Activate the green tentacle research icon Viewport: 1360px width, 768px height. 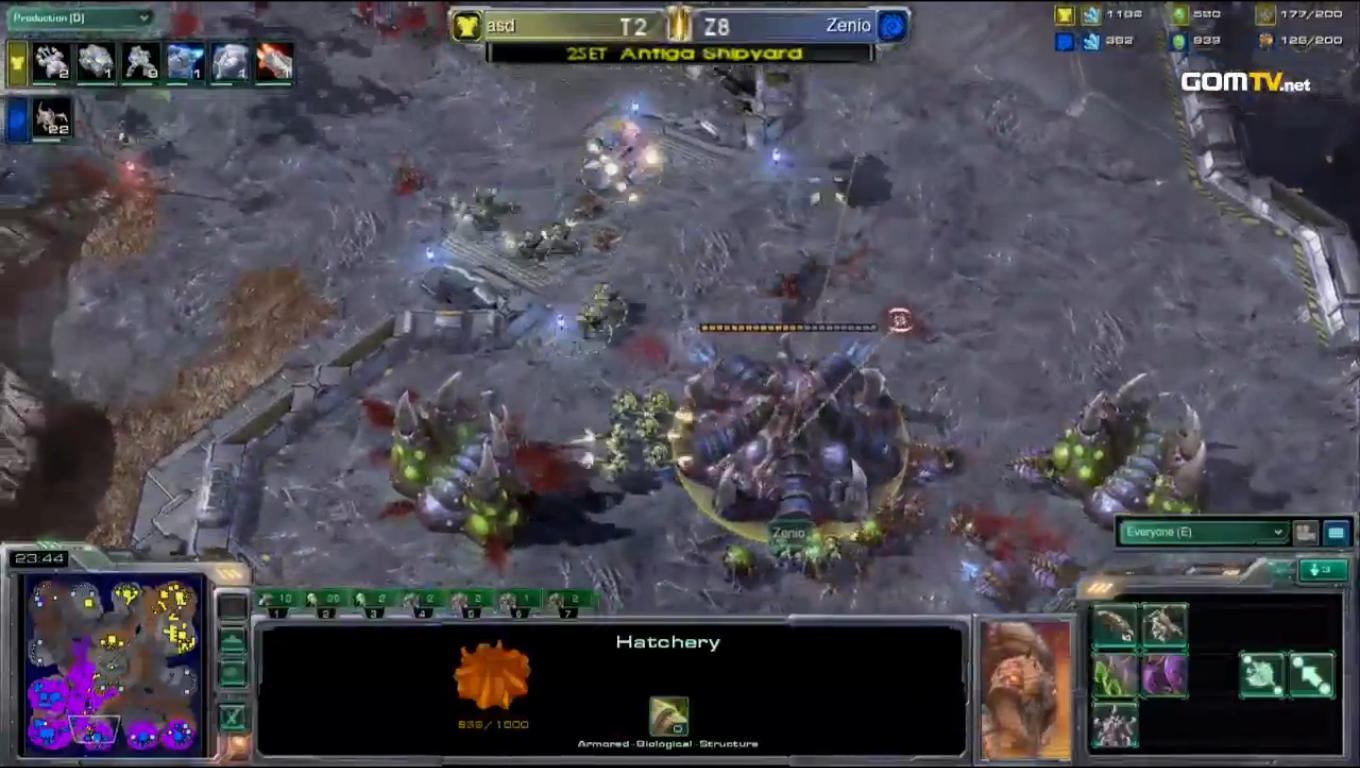point(1114,675)
